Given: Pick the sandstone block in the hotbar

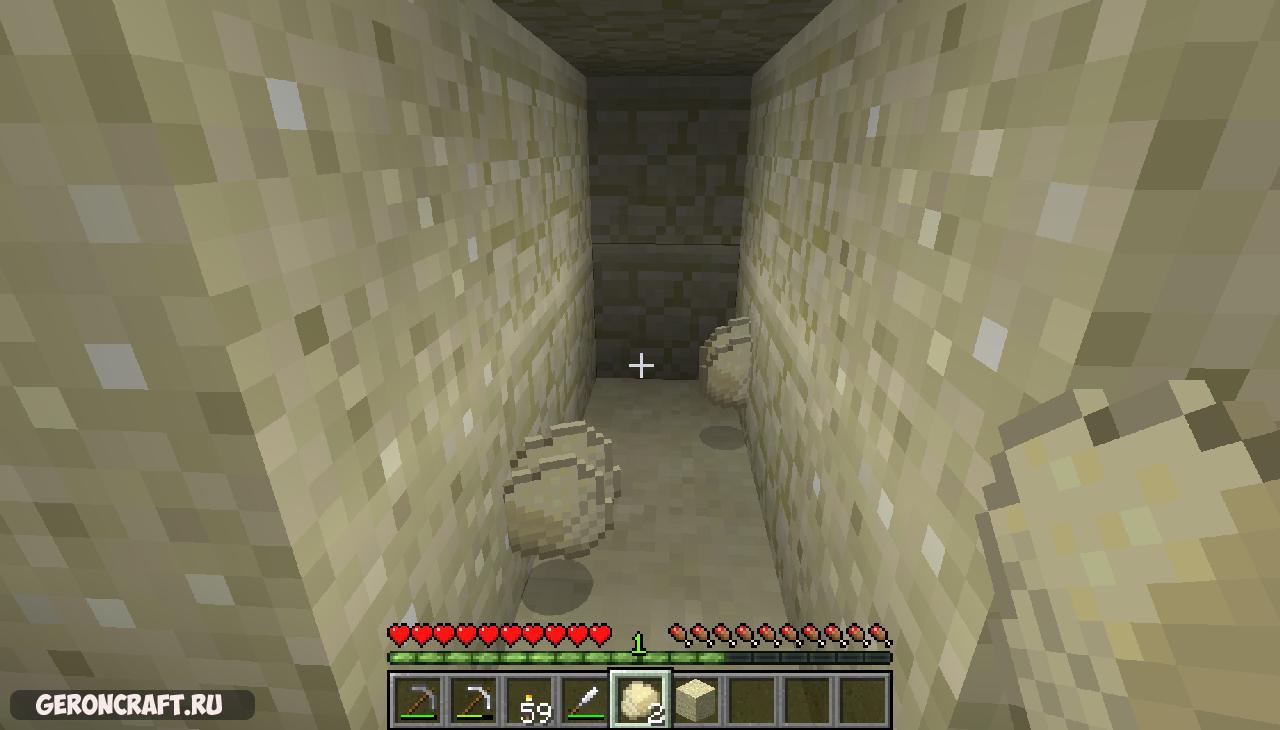Looking at the screenshot, I should pos(696,699).
